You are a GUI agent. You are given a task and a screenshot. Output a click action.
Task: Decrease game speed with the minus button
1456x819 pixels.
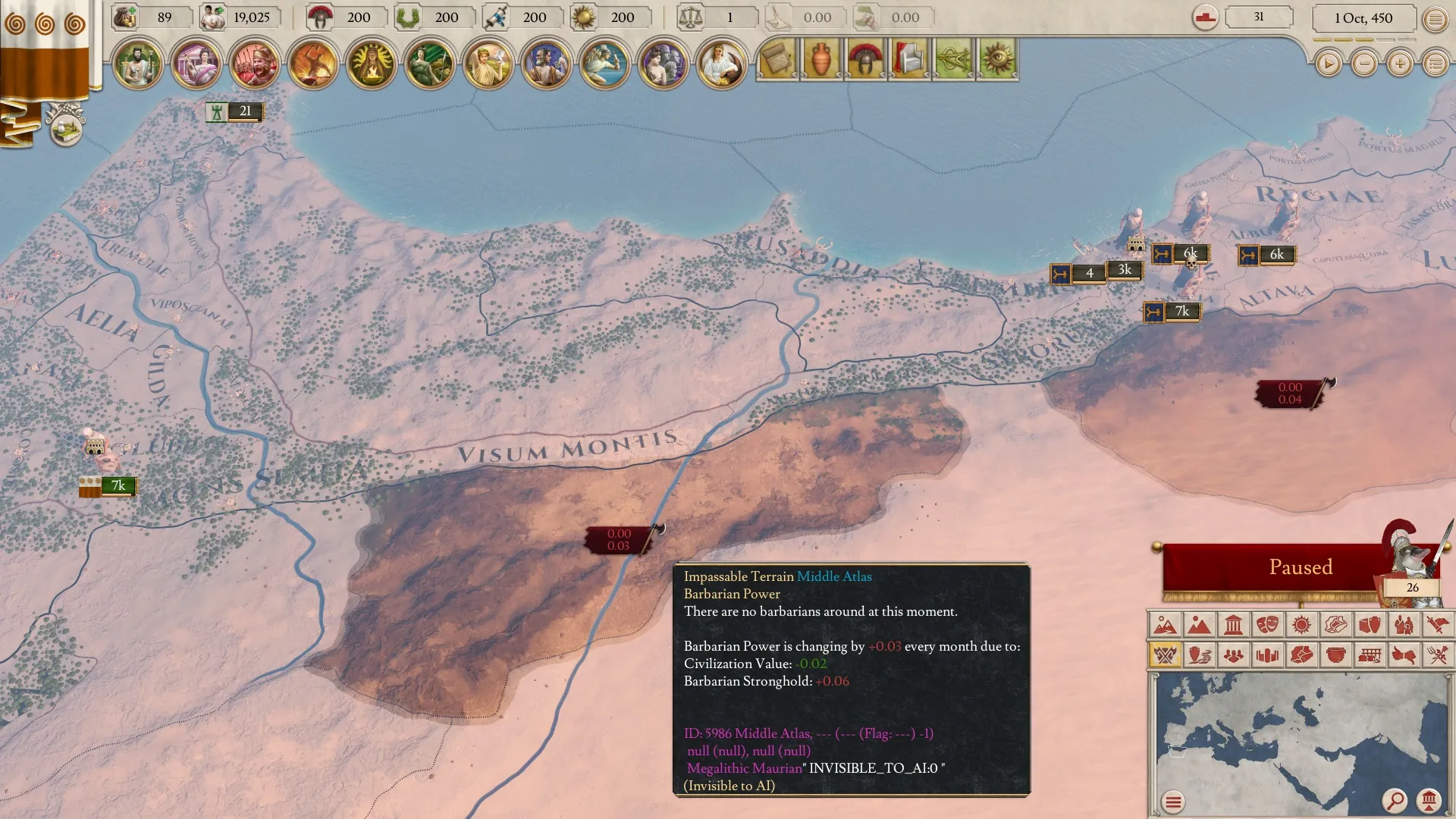tap(1364, 64)
